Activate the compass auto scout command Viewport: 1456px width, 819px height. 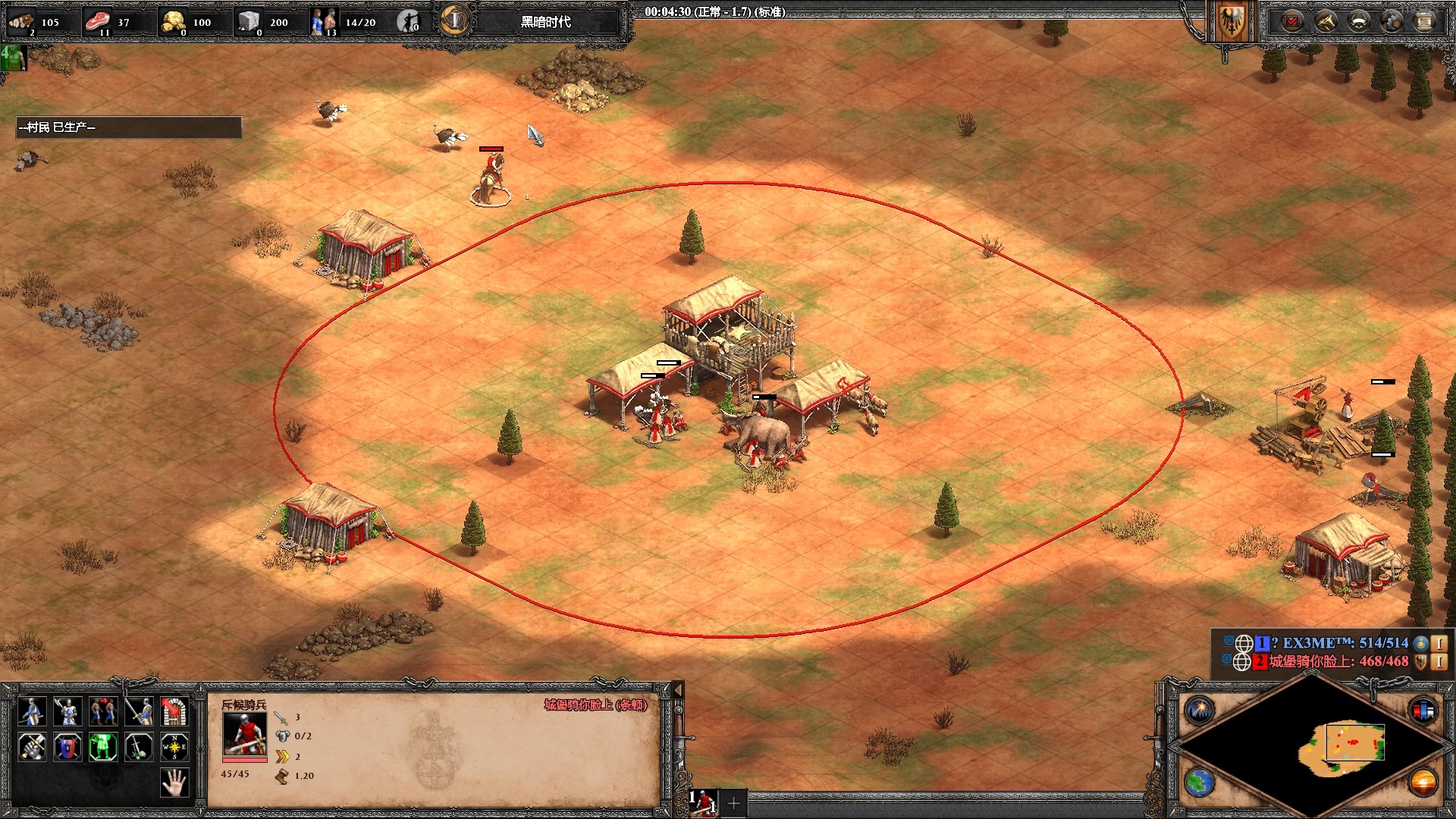pos(174,748)
